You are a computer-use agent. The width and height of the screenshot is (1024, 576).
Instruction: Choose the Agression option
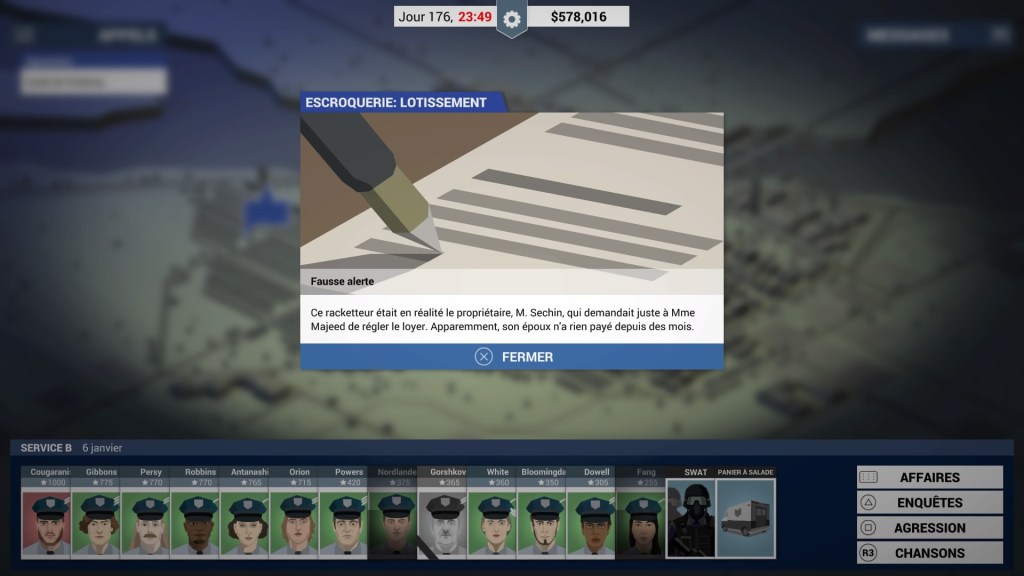click(x=929, y=528)
